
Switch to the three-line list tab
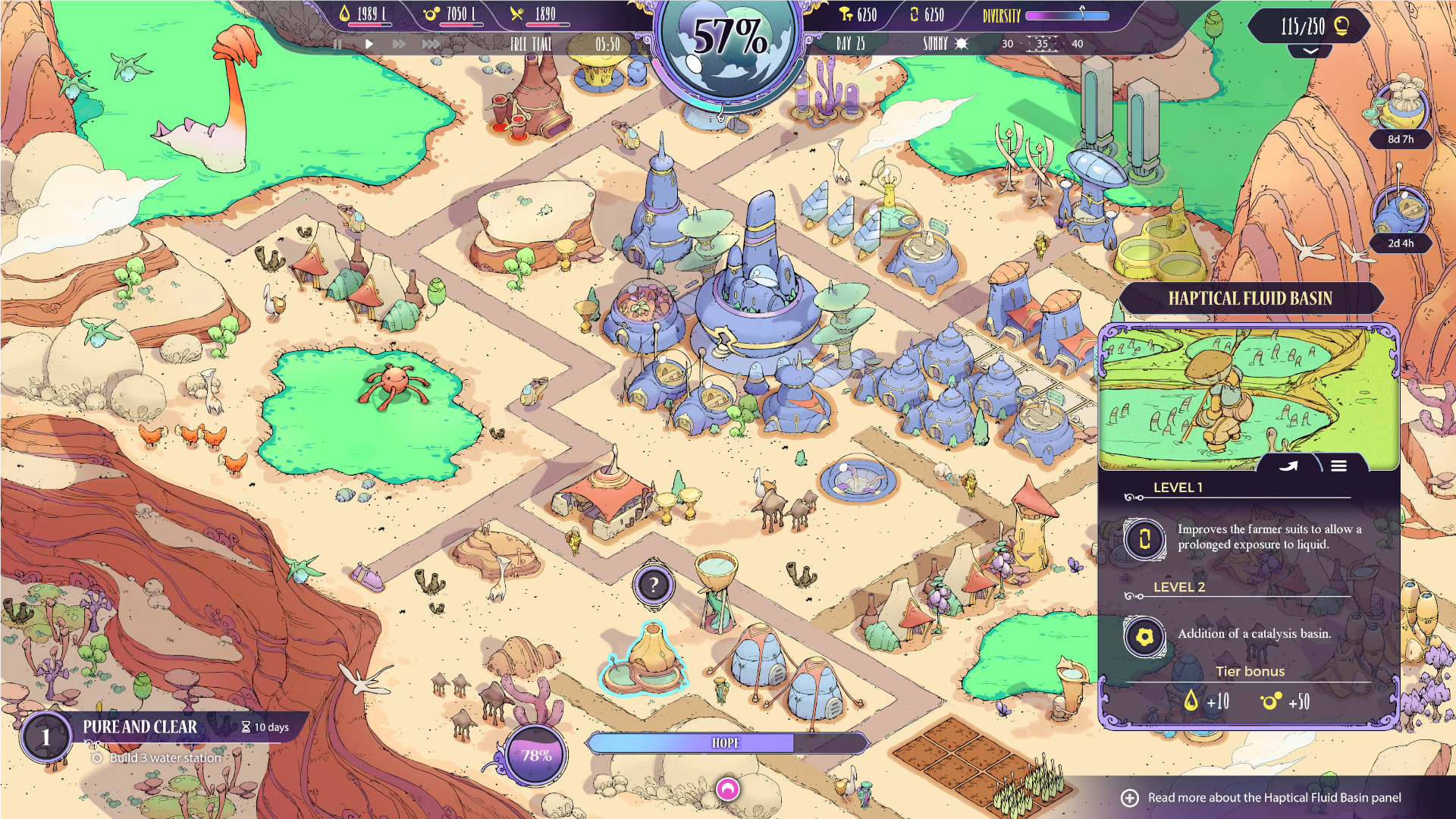click(x=1338, y=466)
